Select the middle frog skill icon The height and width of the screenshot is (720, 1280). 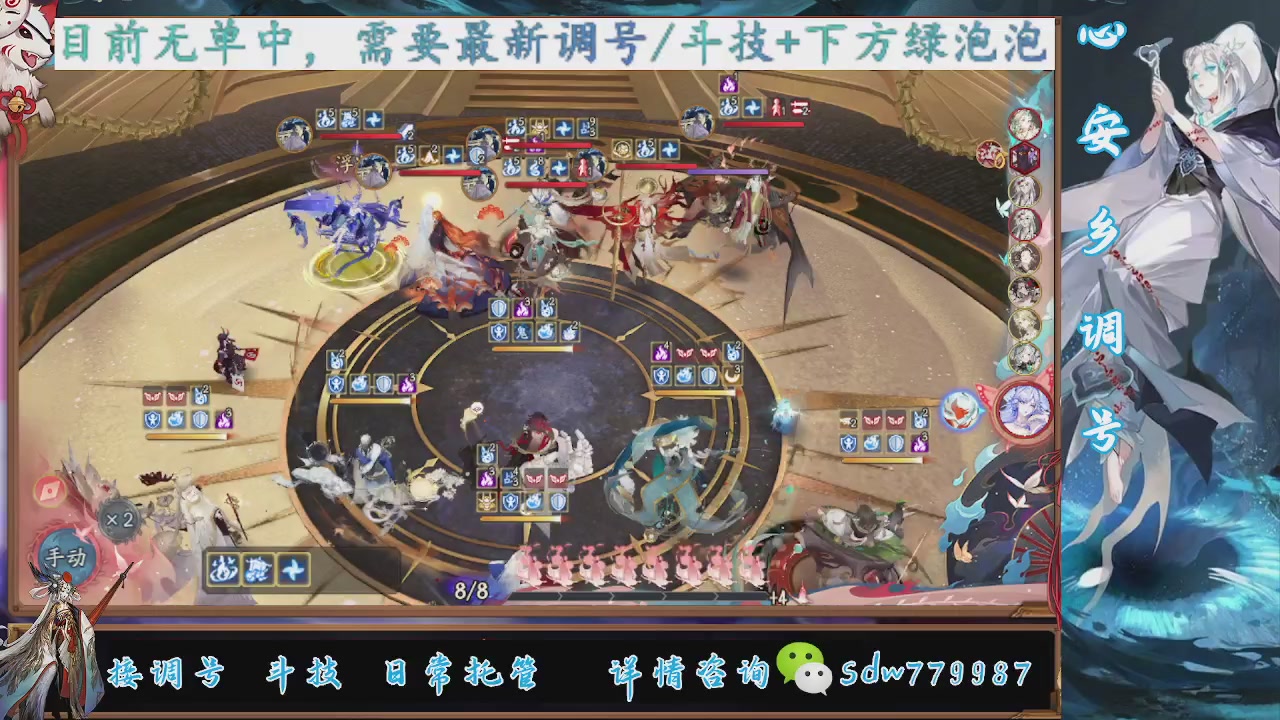click(260, 570)
